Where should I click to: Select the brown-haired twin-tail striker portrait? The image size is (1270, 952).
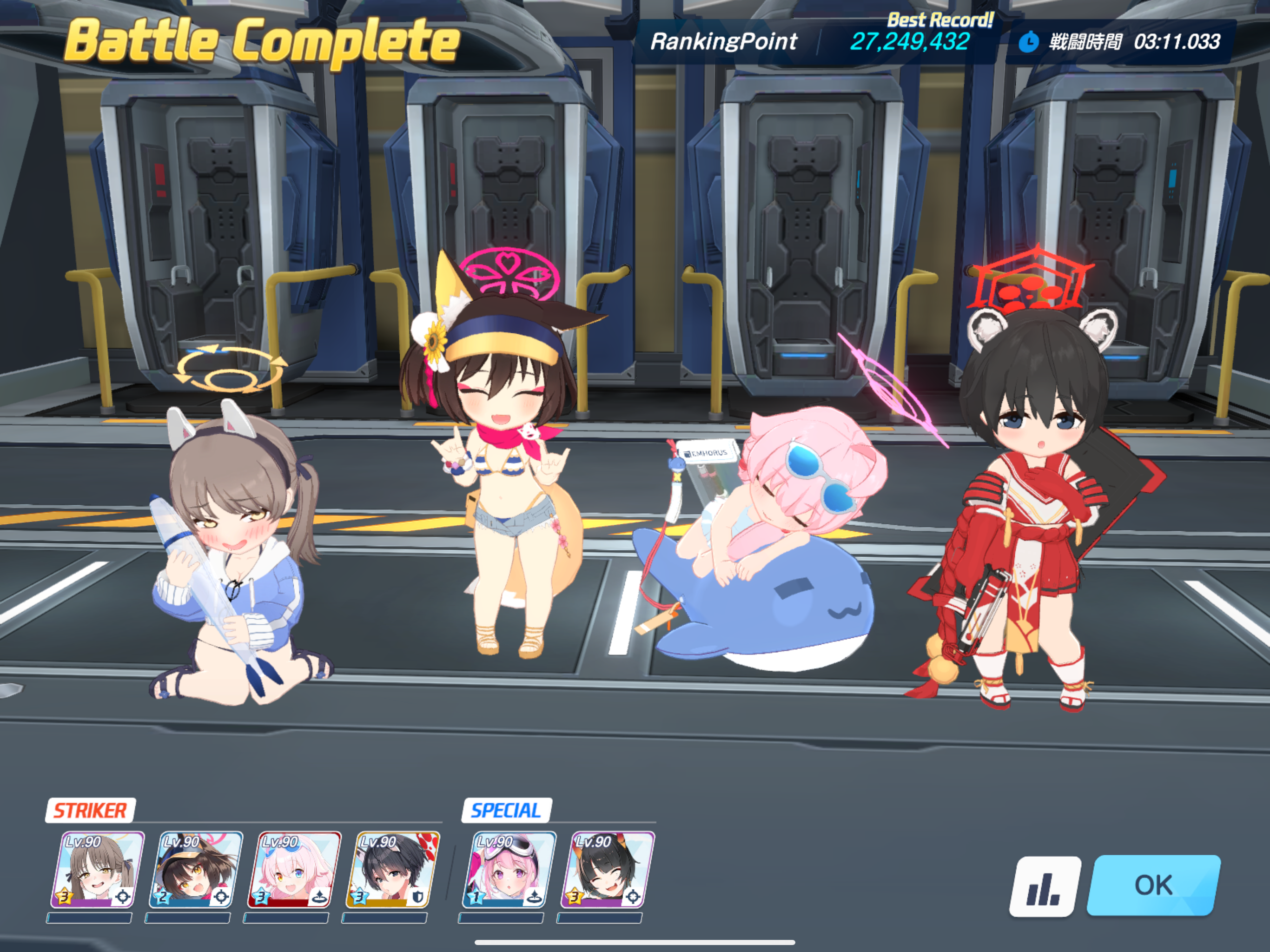tap(98, 870)
